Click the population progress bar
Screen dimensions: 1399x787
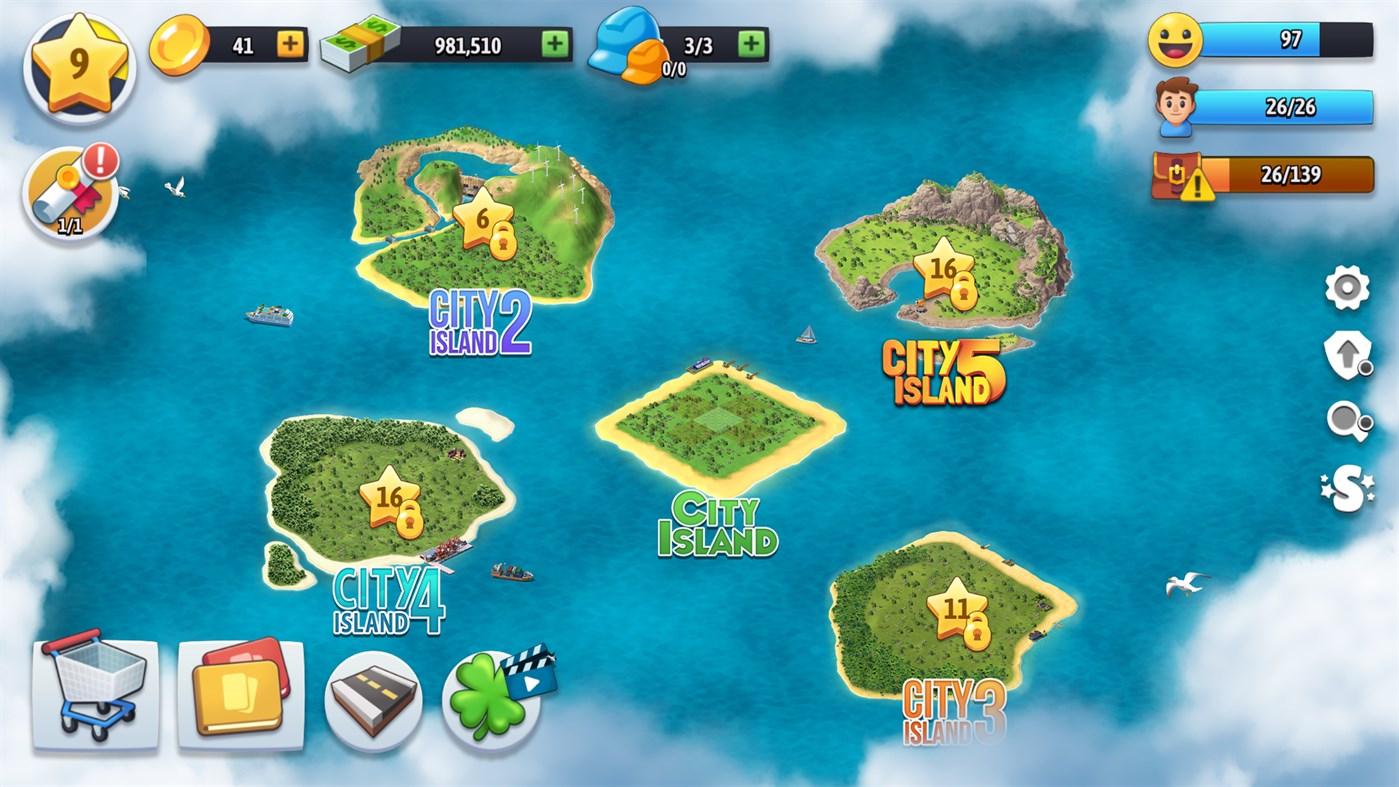click(1285, 109)
